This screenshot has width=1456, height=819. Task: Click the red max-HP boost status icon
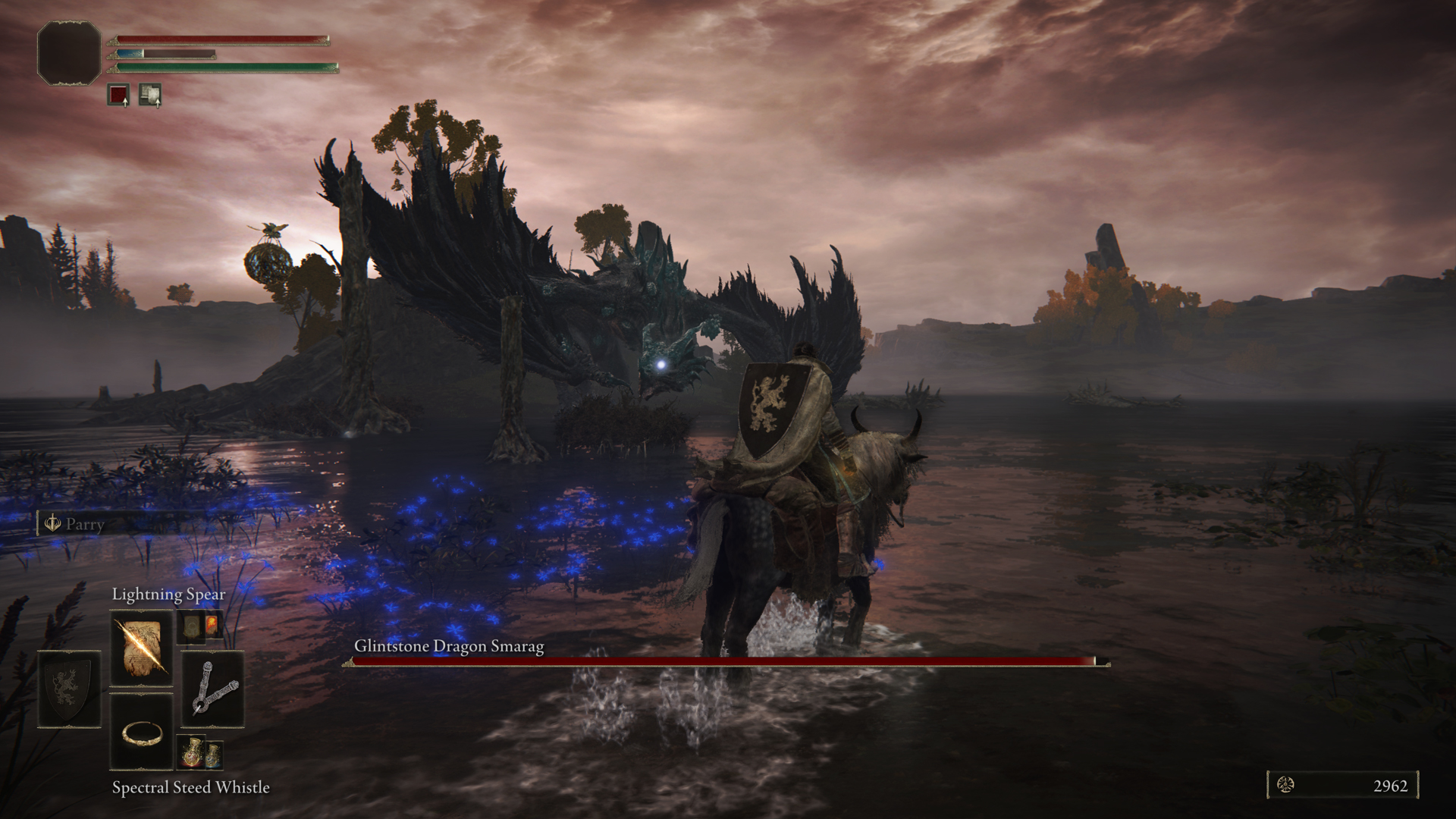point(118,95)
